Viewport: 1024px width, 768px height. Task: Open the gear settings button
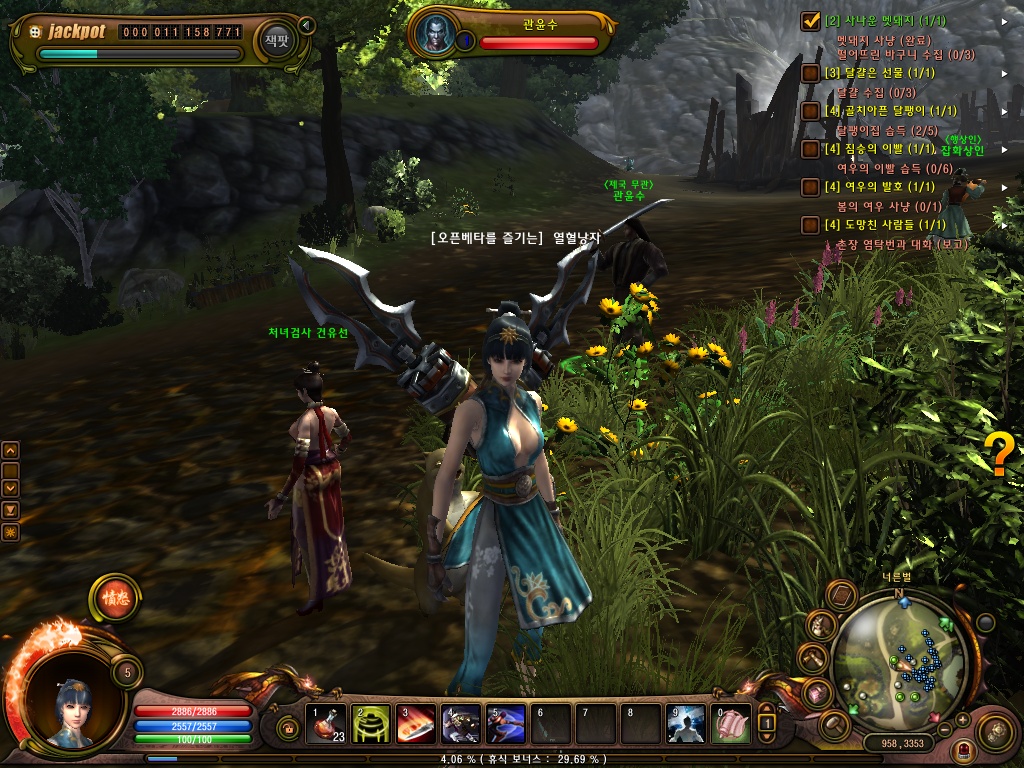pos(994,731)
